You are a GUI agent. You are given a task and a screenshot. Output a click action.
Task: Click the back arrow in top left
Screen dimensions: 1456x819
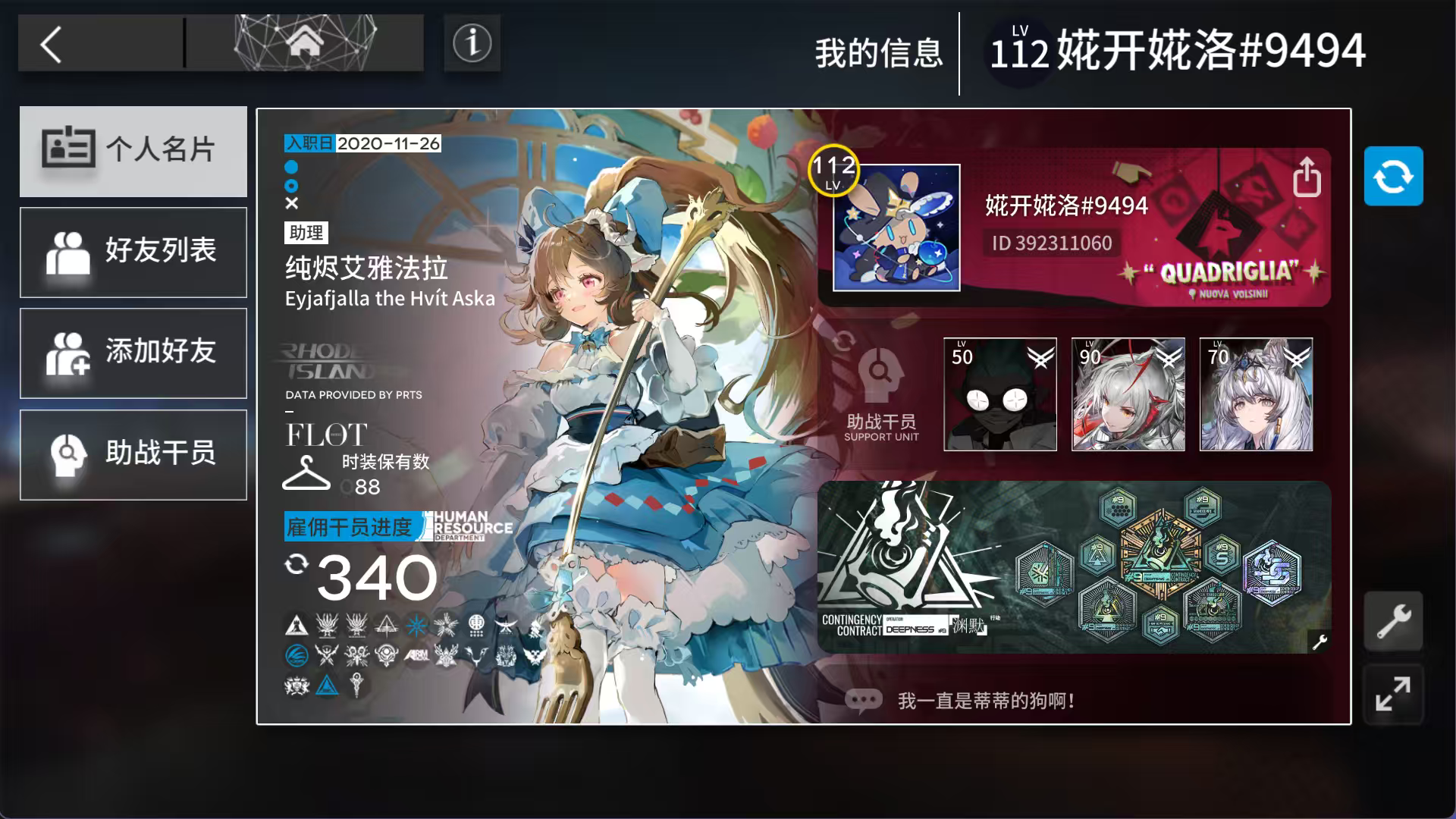point(52,44)
